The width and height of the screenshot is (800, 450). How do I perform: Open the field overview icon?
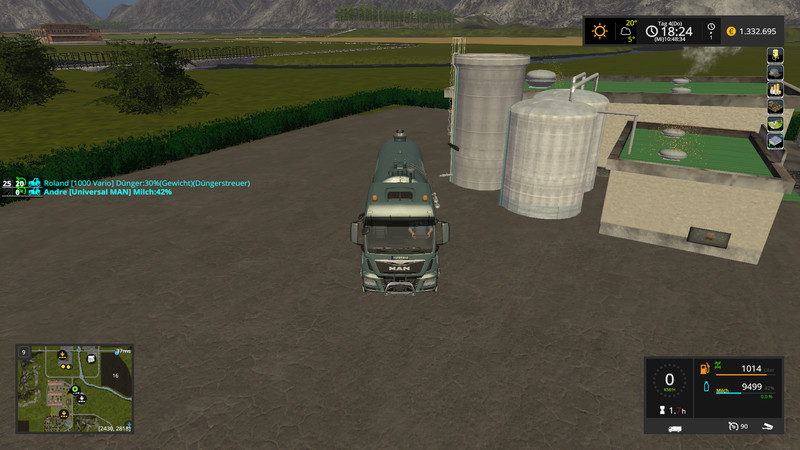coord(774,106)
